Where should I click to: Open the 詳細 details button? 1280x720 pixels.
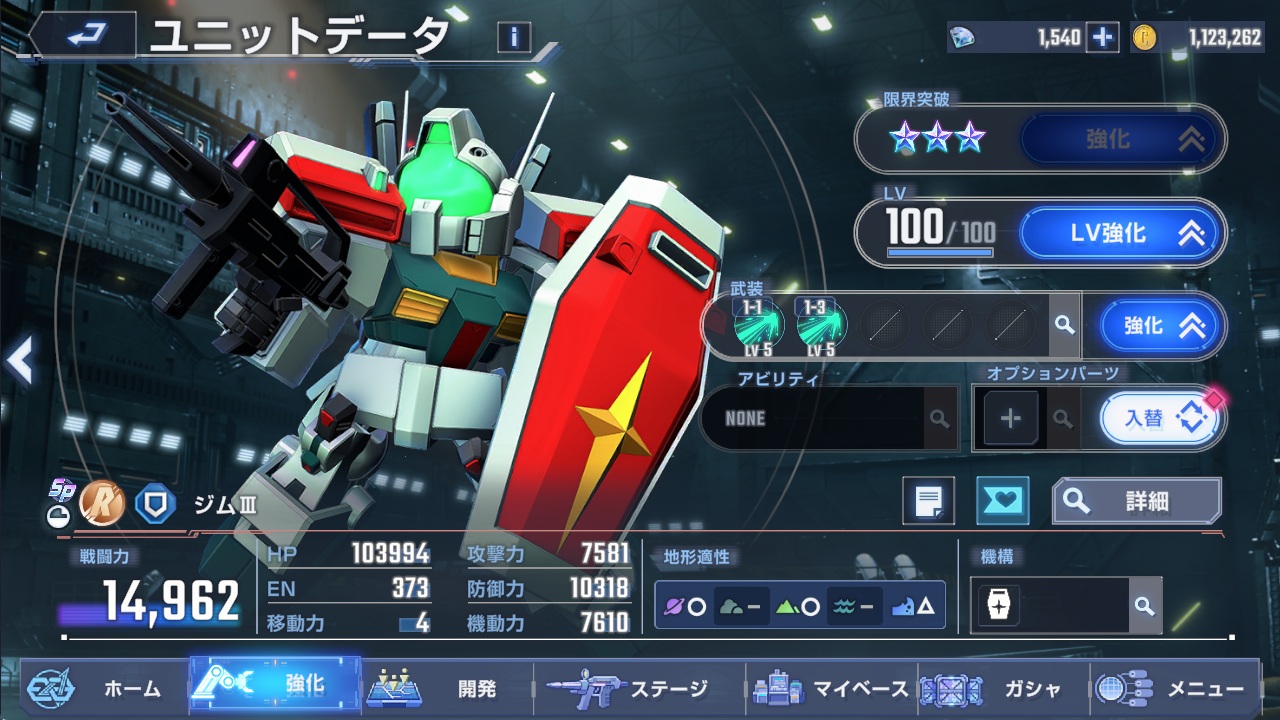1137,501
